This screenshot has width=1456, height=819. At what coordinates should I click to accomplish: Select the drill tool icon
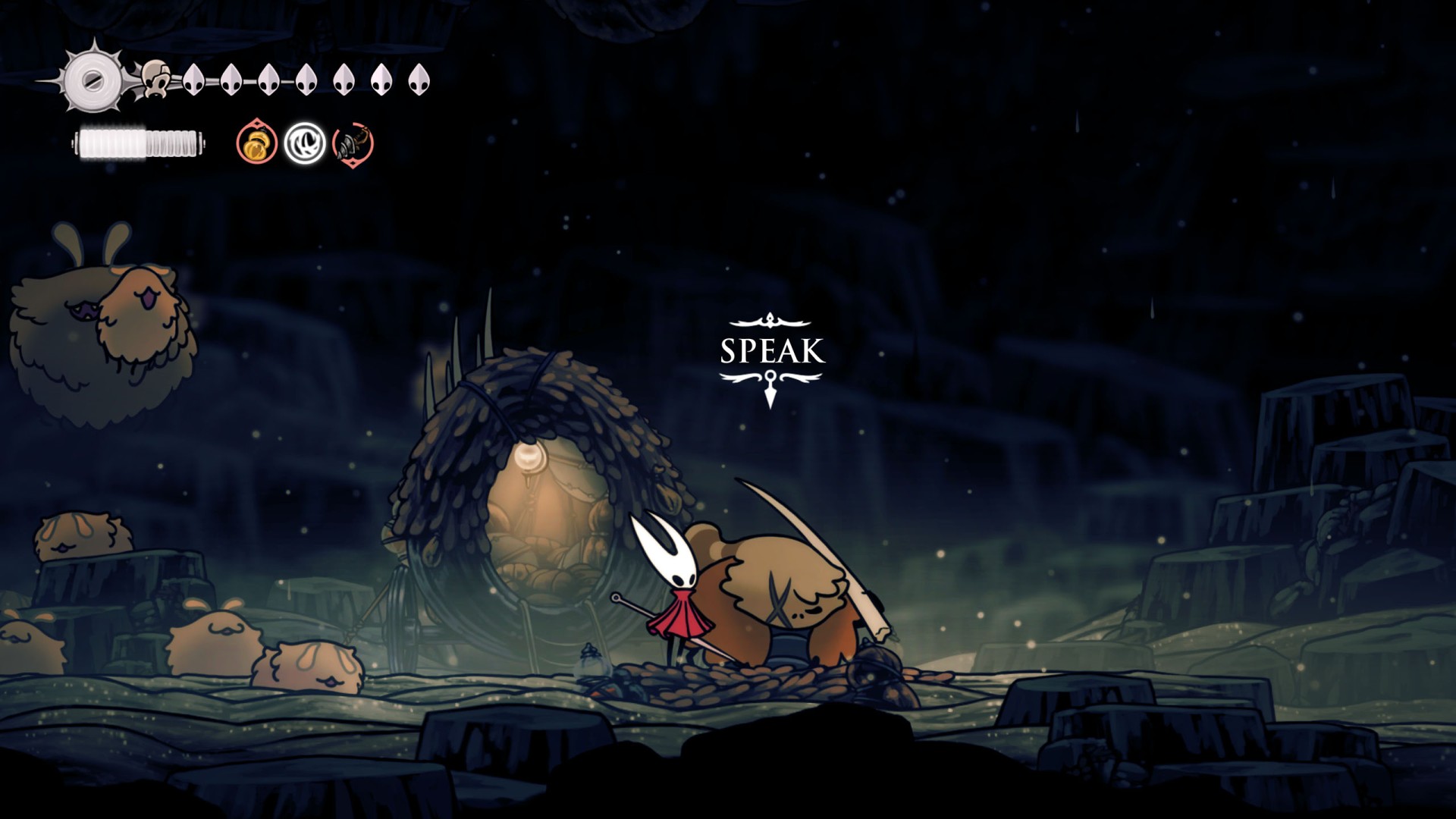click(353, 143)
